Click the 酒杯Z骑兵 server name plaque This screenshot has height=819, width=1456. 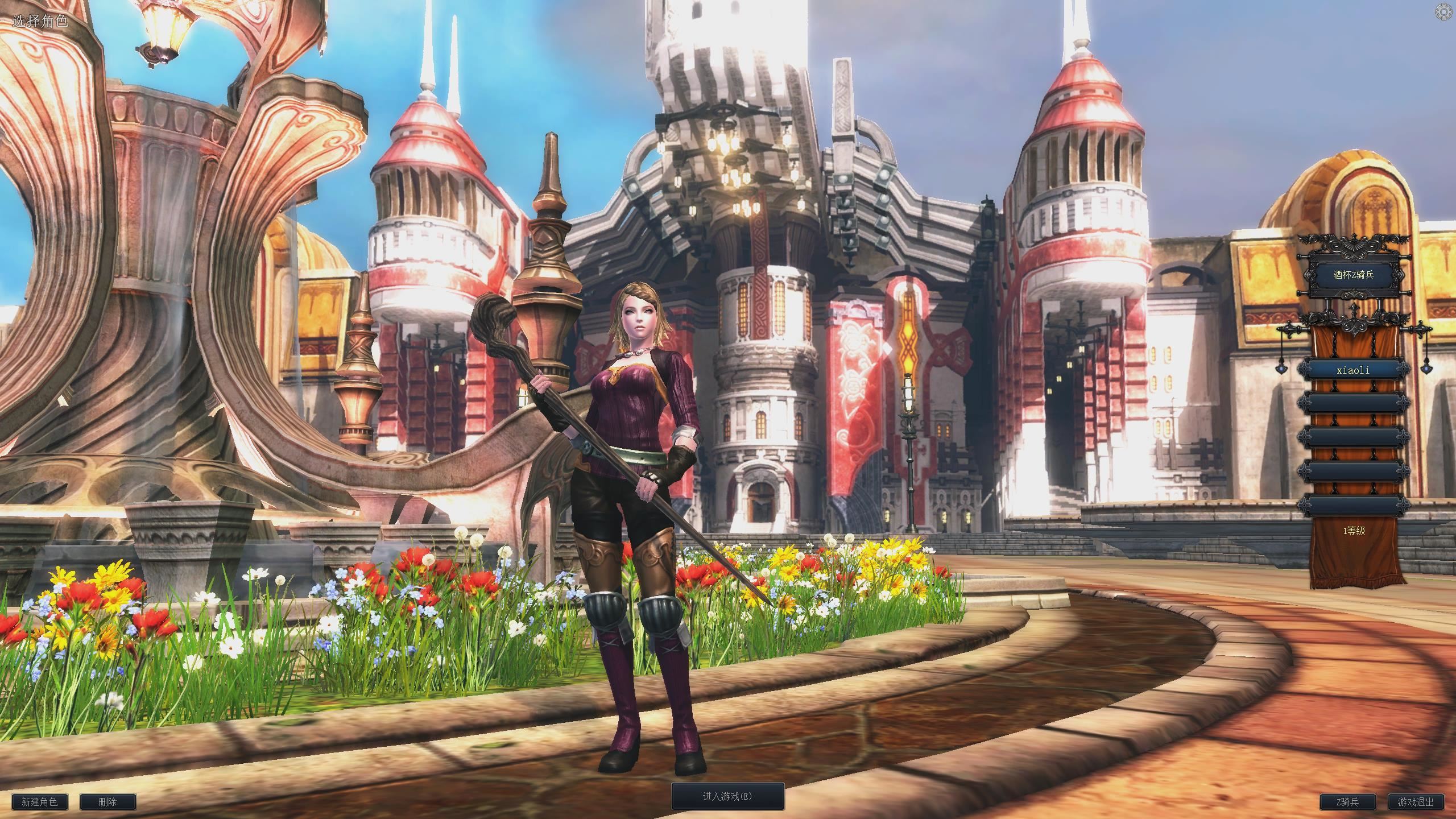(1353, 275)
